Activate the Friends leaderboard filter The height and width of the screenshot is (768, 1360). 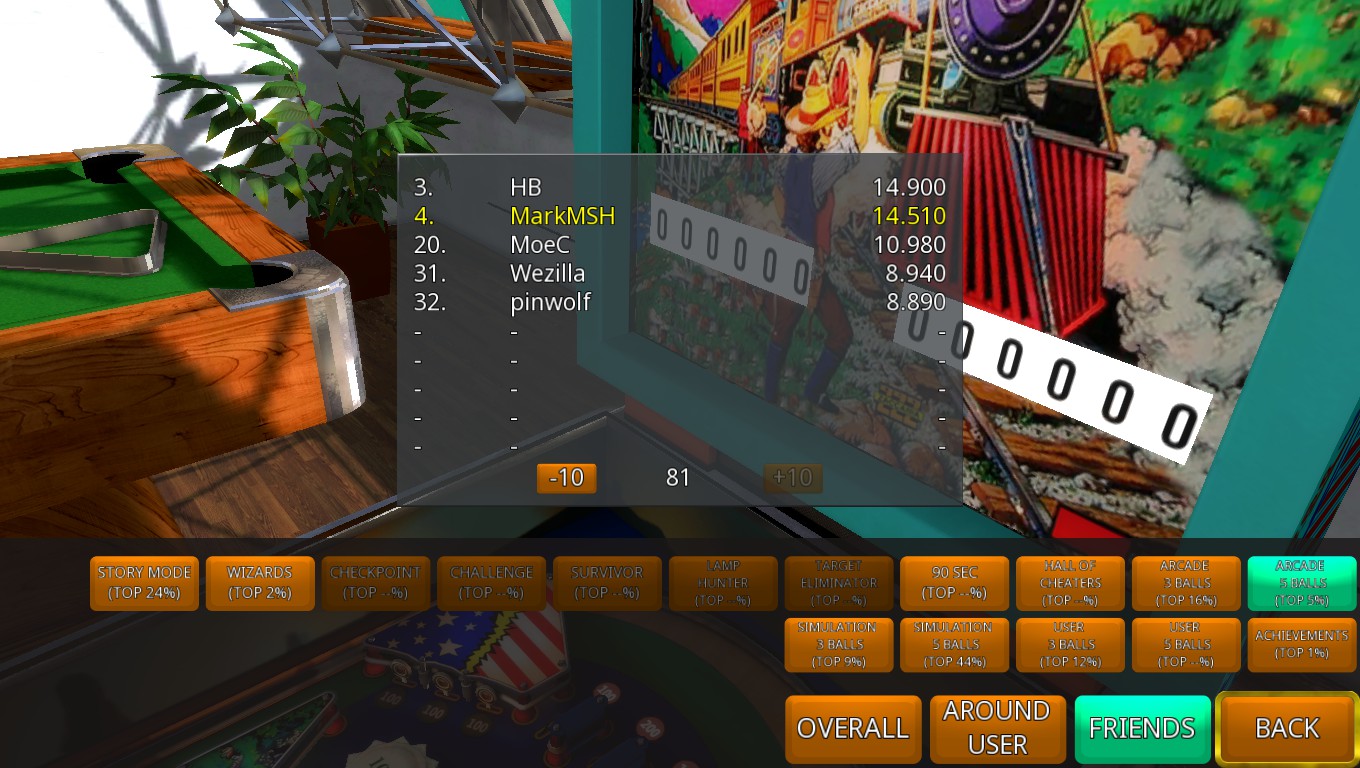coord(1142,729)
